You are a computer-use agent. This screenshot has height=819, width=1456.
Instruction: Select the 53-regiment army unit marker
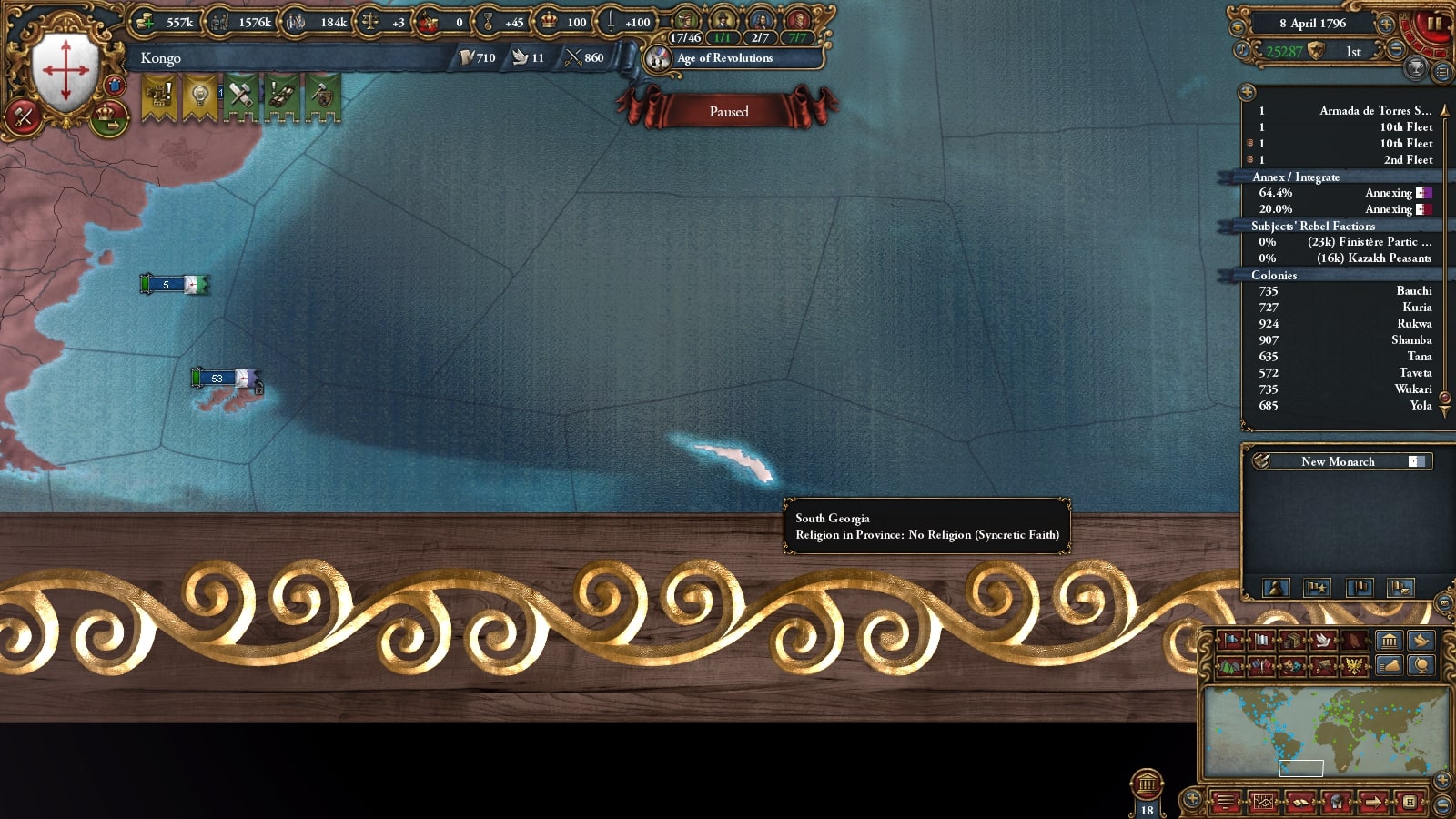click(218, 379)
